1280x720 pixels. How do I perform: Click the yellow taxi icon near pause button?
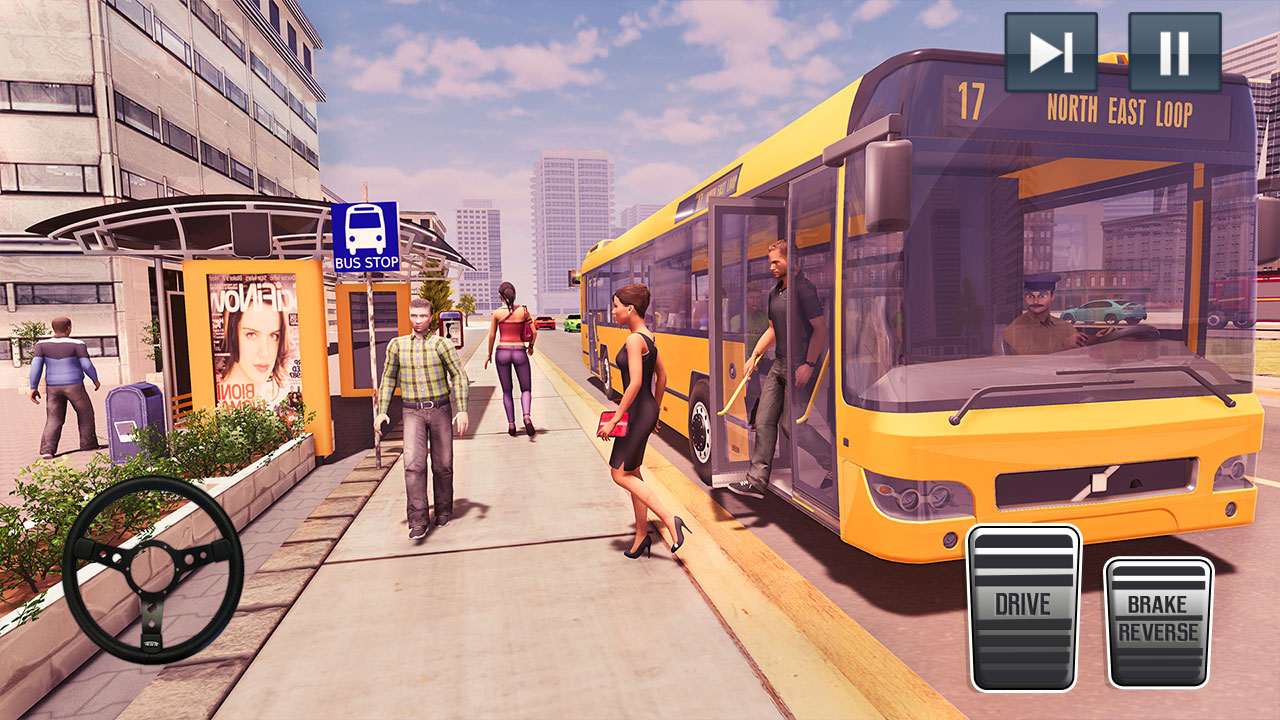coord(1113,60)
